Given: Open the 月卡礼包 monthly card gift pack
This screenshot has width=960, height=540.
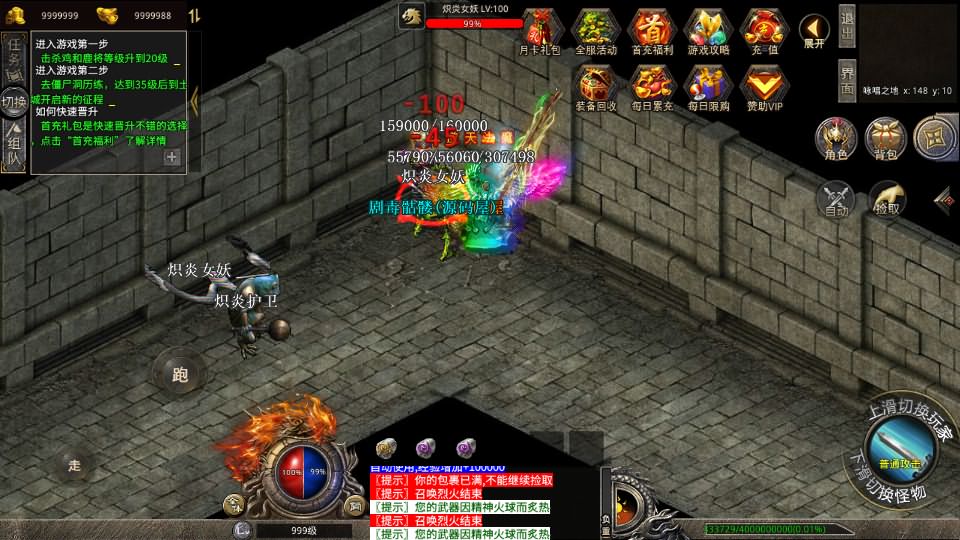Looking at the screenshot, I should click(540, 30).
